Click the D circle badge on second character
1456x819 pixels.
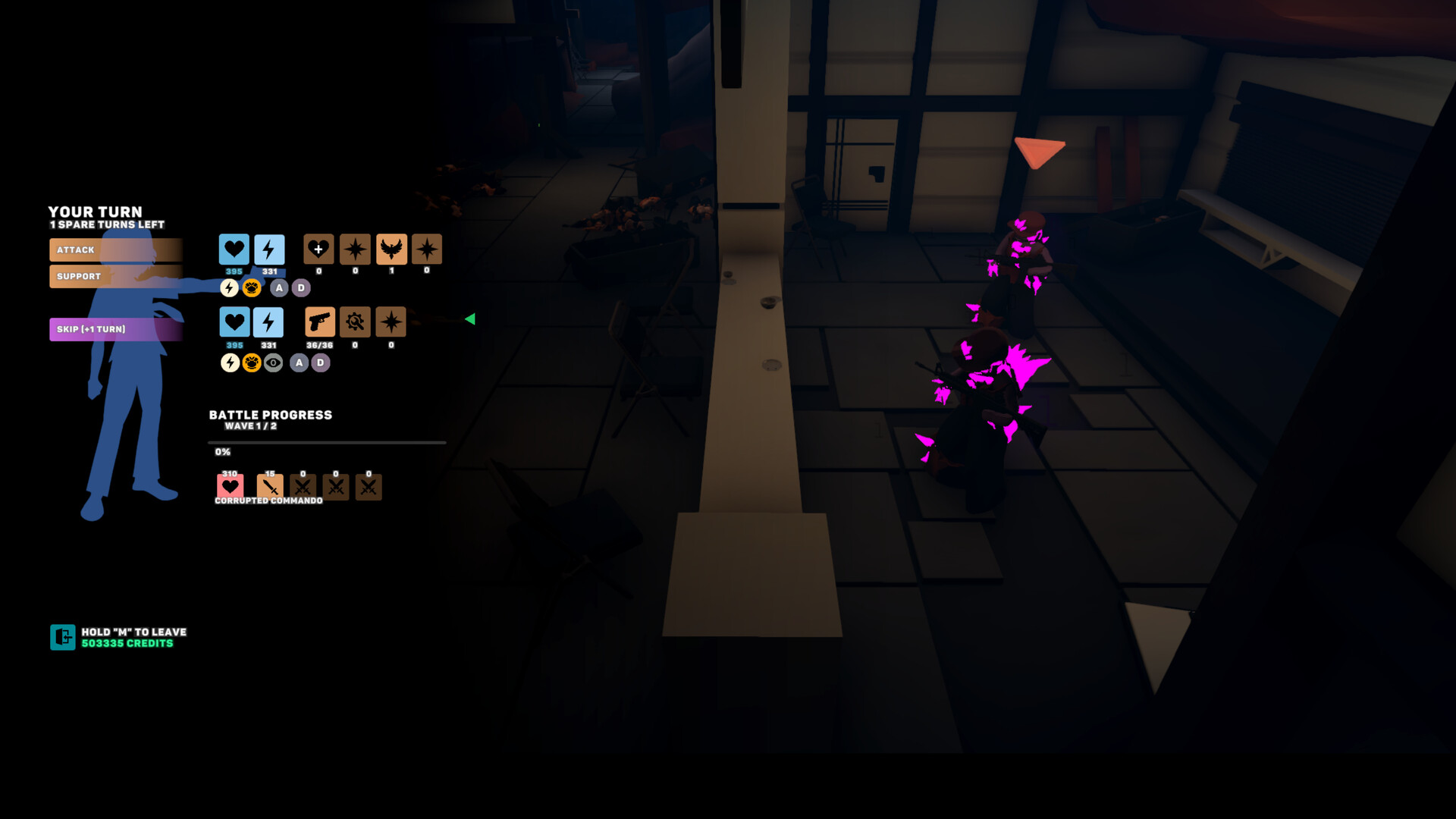(x=319, y=362)
